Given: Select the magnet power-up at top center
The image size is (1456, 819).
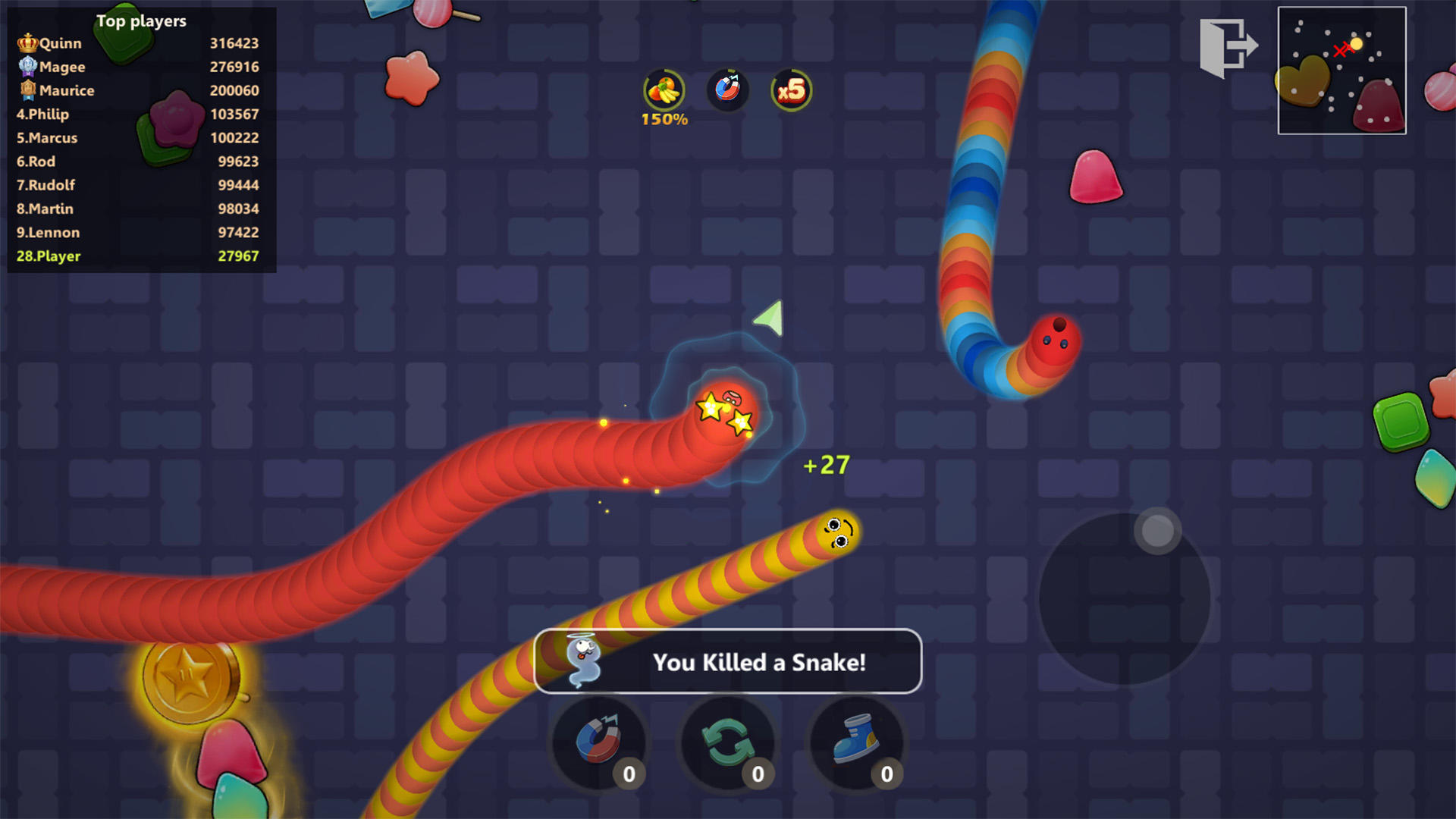Looking at the screenshot, I should click(x=727, y=90).
